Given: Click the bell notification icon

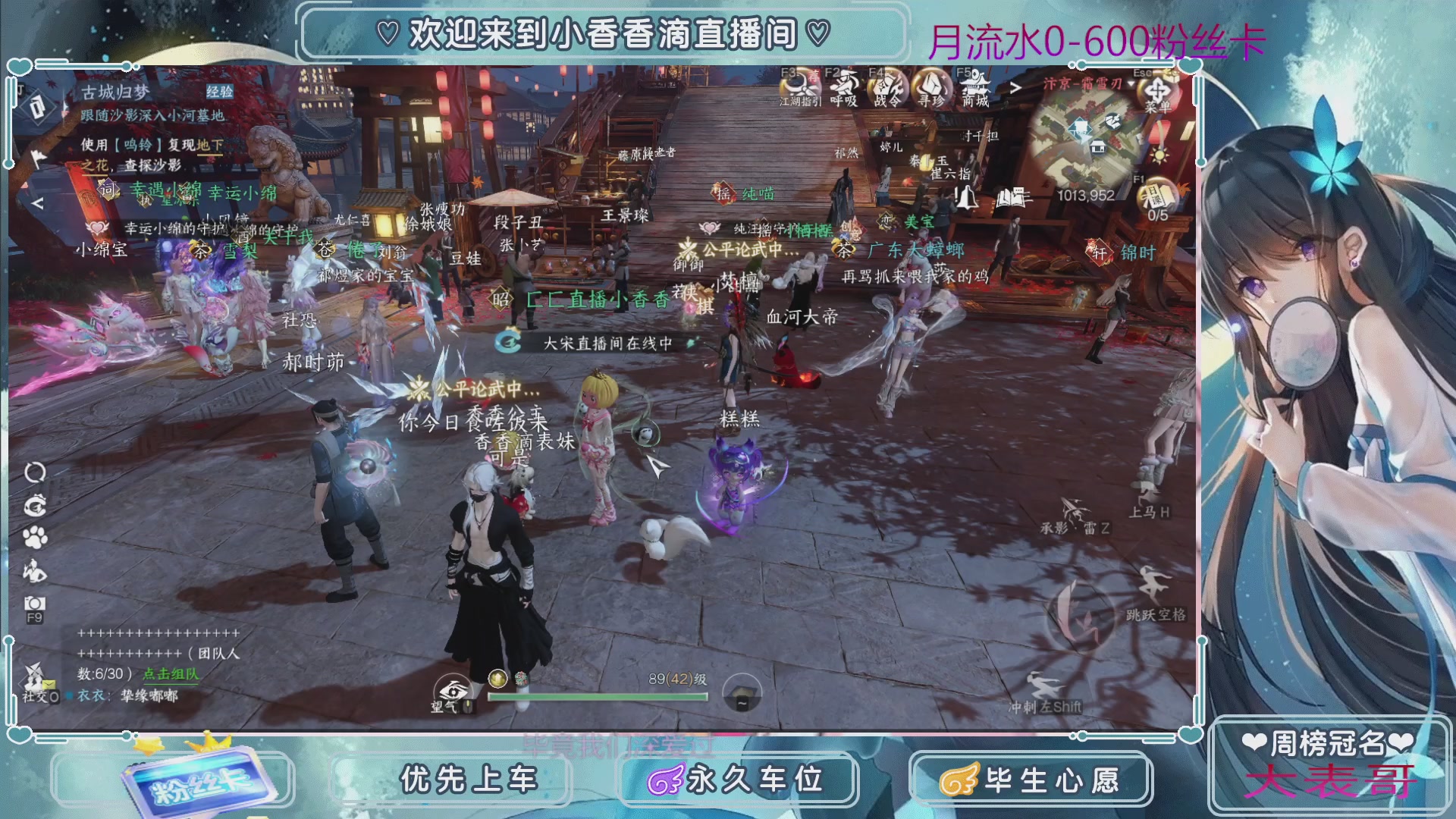Looking at the screenshot, I should [x=966, y=199].
